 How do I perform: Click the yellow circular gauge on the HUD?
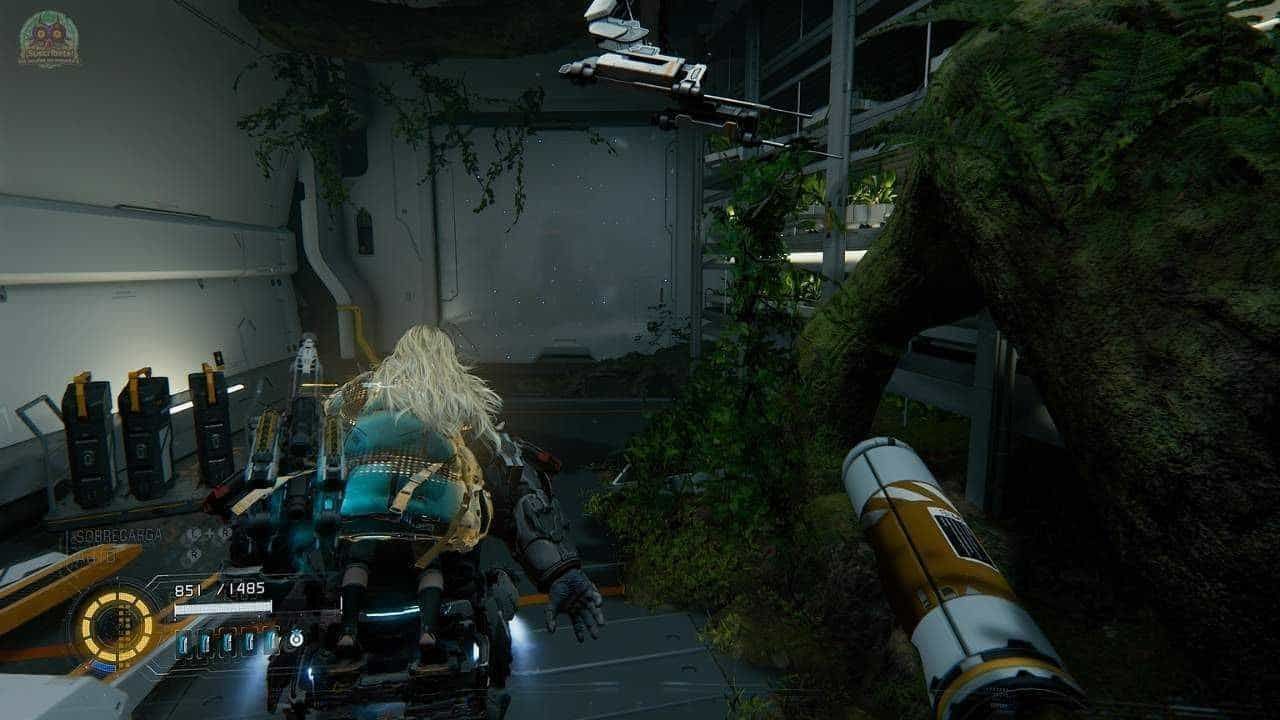click(x=117, y=627)
